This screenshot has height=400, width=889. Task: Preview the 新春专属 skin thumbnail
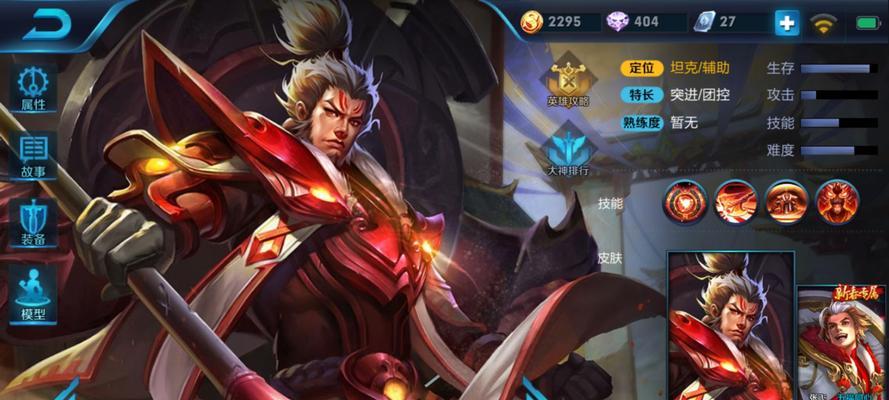[x=842, y=342]
